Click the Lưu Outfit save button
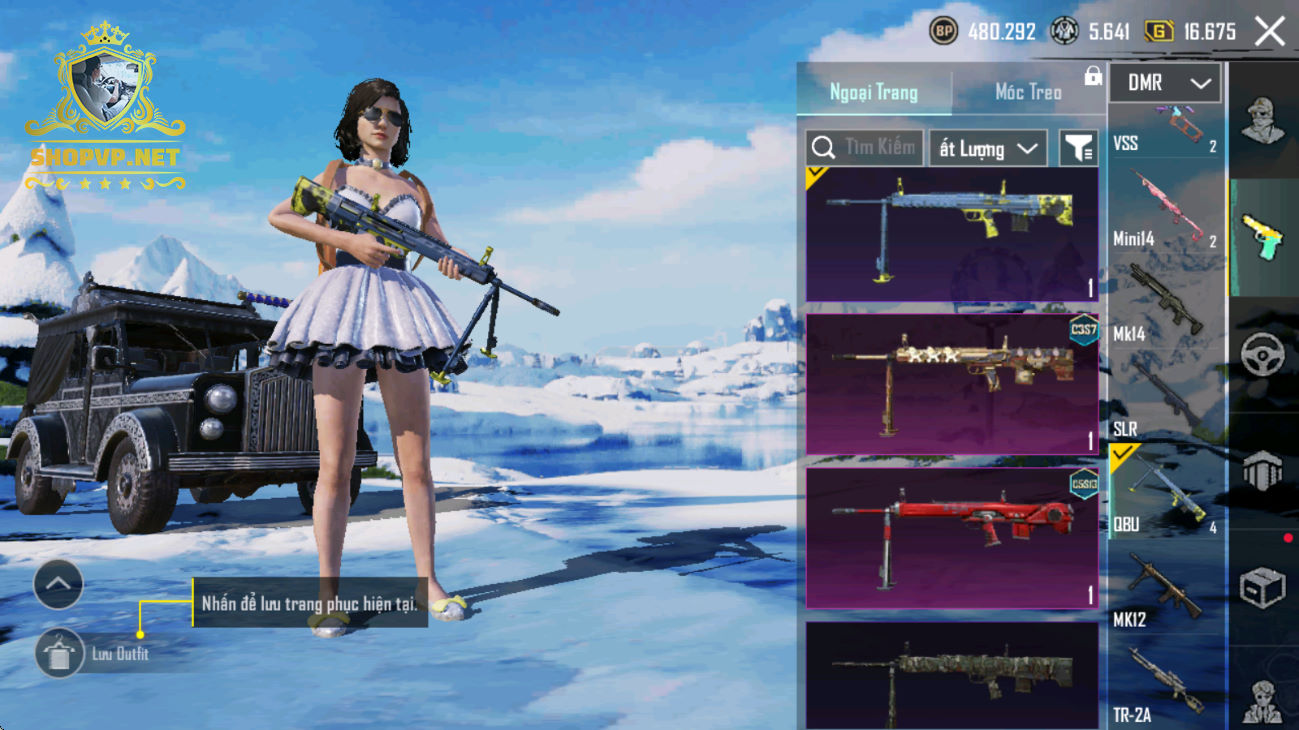Screen dimensions: 1299x730 pyautogui.click(x=60, y=654)
